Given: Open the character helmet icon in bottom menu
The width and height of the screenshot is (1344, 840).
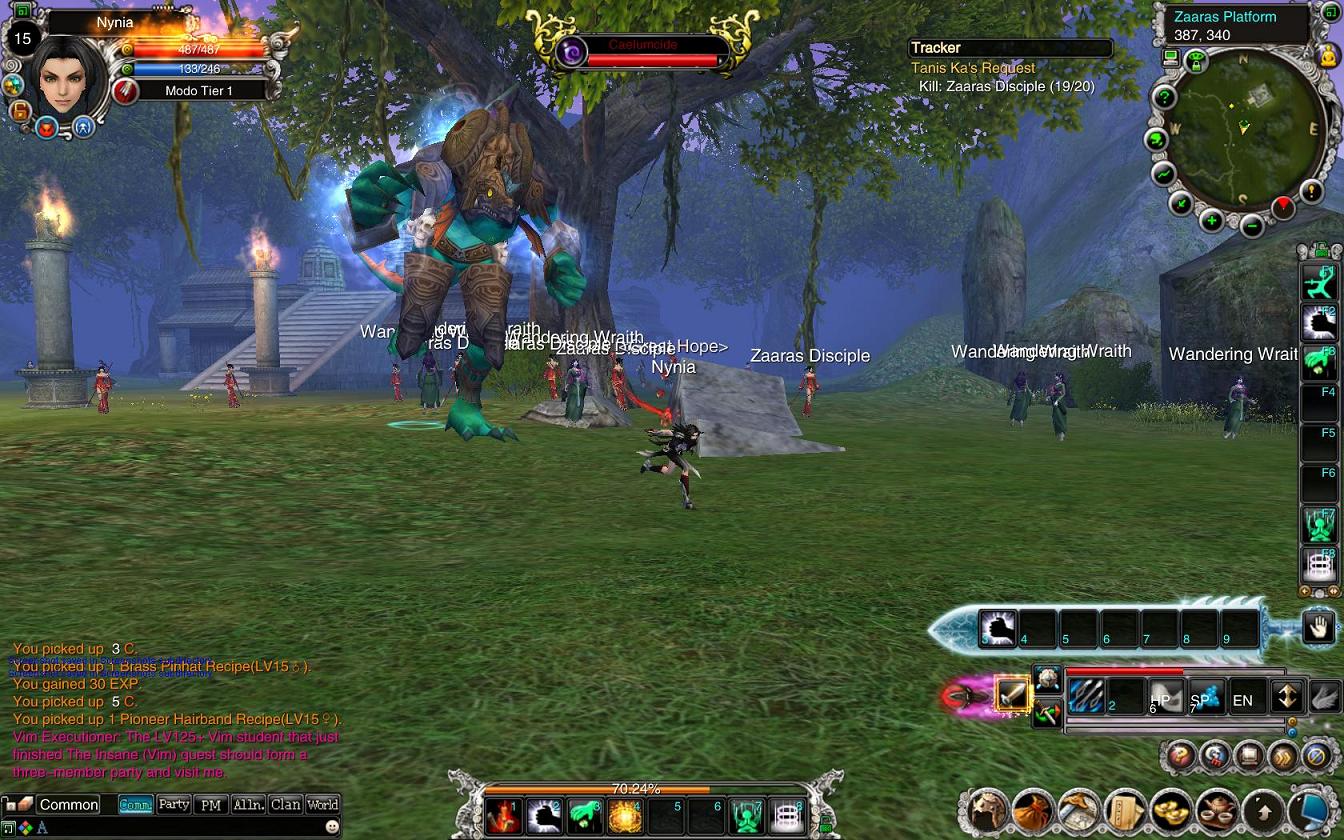Looking at the screenshot, I should point(986,810).
